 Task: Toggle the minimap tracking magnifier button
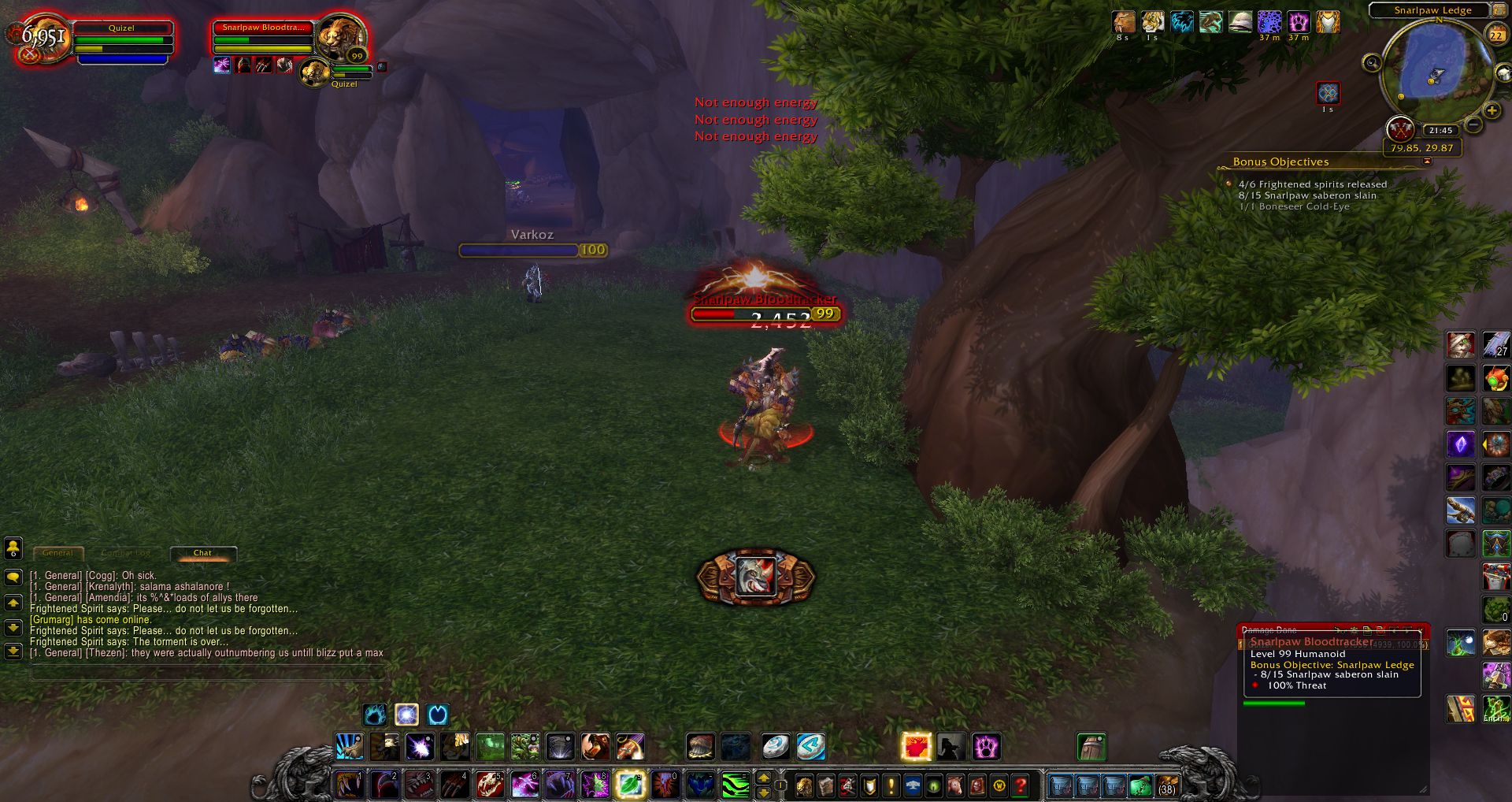coord(1372,62)
